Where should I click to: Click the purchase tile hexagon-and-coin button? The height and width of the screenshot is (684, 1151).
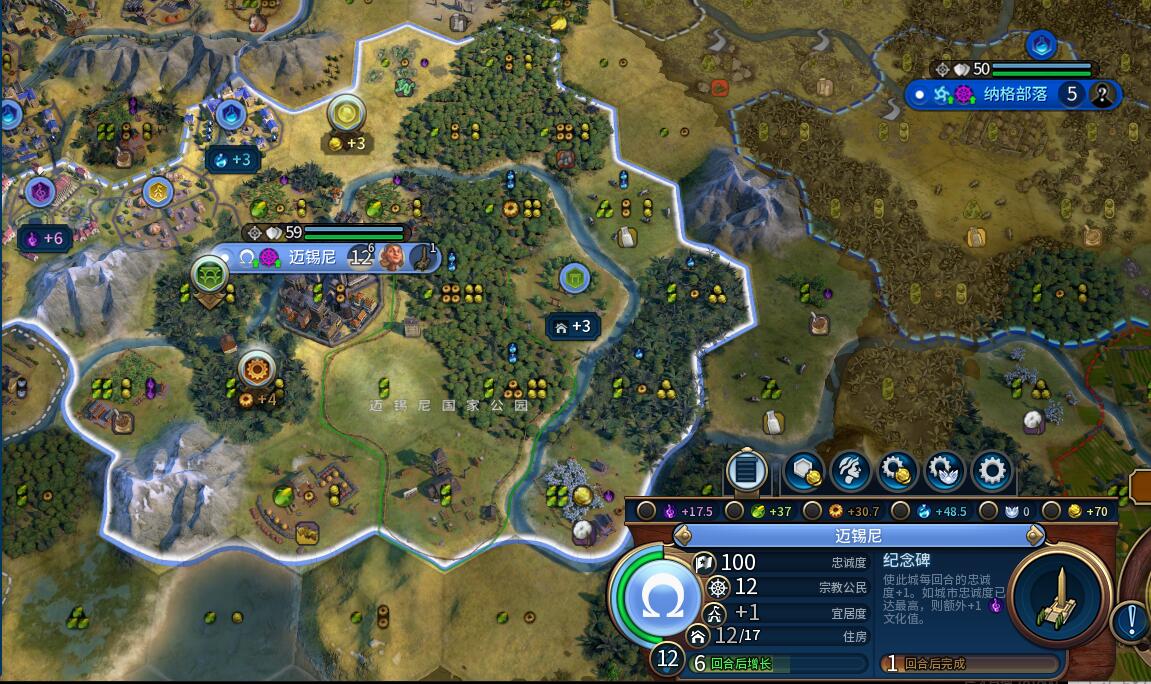click(803, 471)
